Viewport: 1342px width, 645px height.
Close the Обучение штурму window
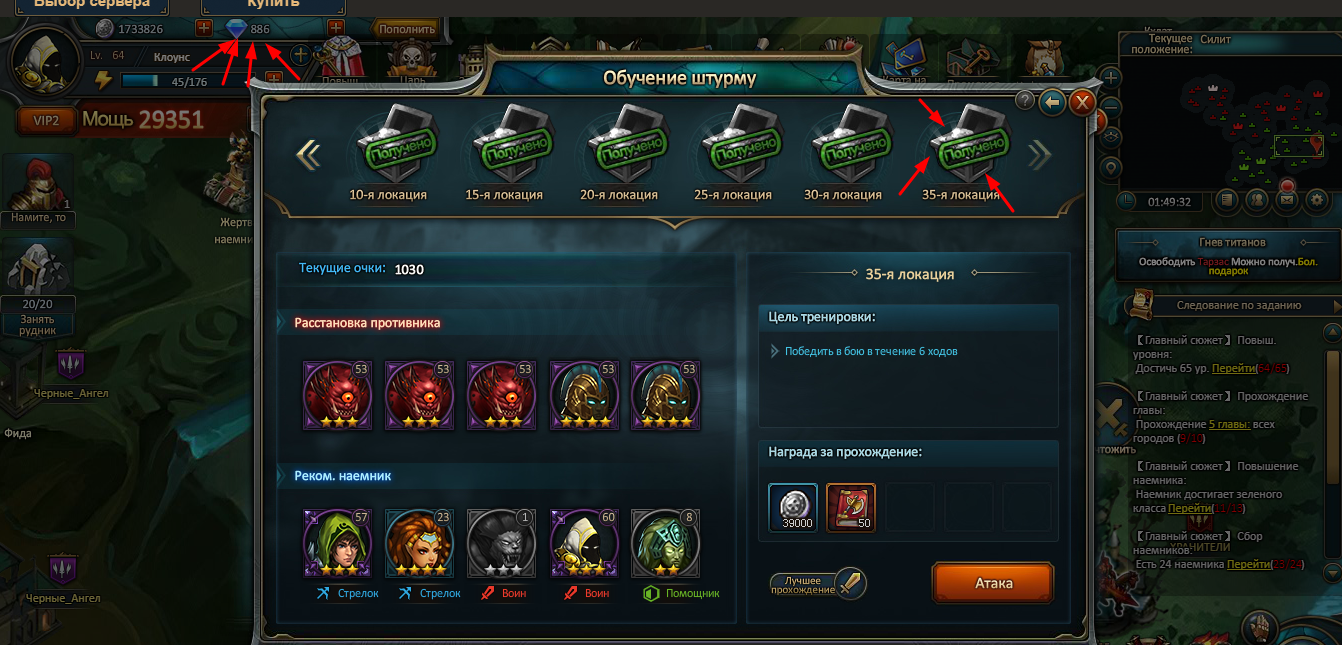pos(1081,102)
